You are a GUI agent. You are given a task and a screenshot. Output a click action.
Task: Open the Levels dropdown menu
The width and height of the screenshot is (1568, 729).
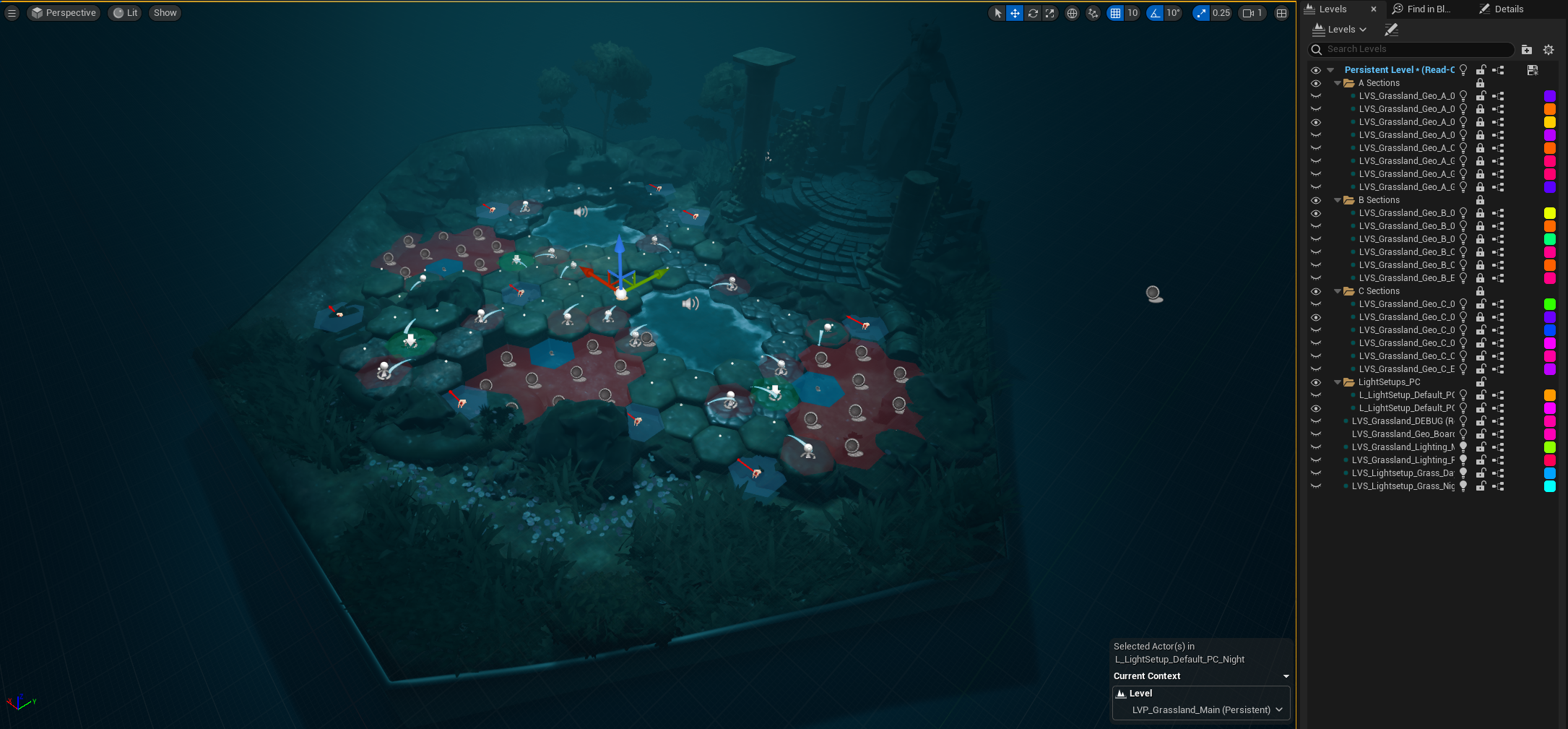click(x=1340, y=29)
